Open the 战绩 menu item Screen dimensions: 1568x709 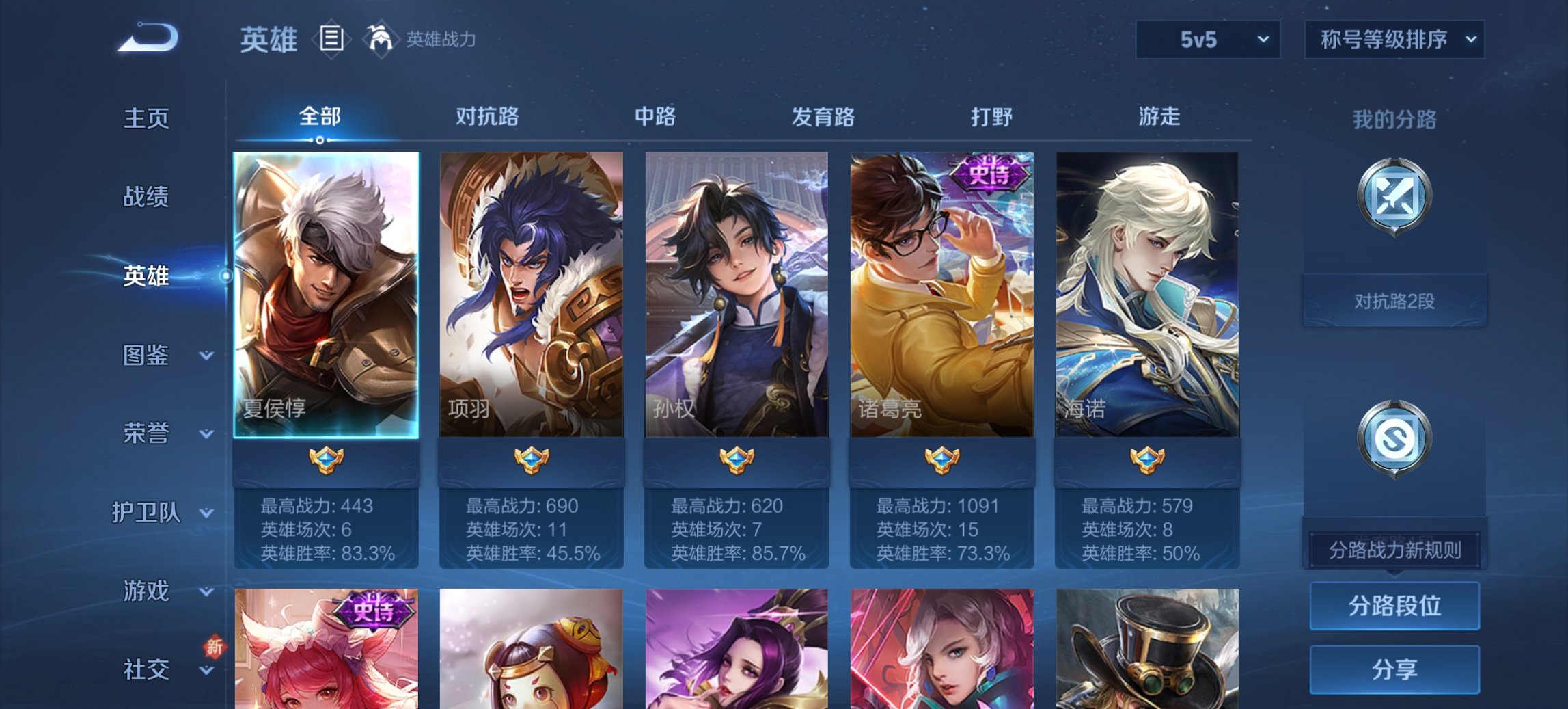[147, 198]
